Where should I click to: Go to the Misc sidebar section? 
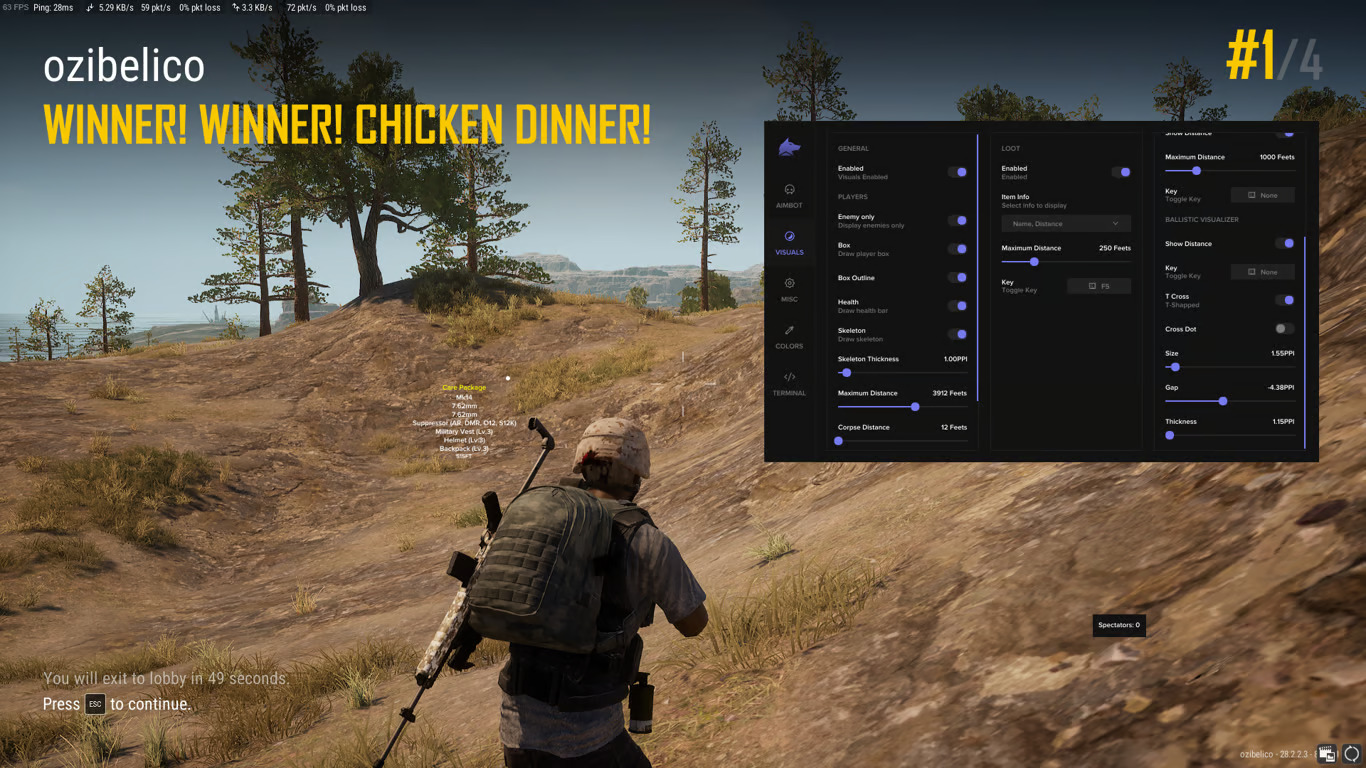(789, 289)
